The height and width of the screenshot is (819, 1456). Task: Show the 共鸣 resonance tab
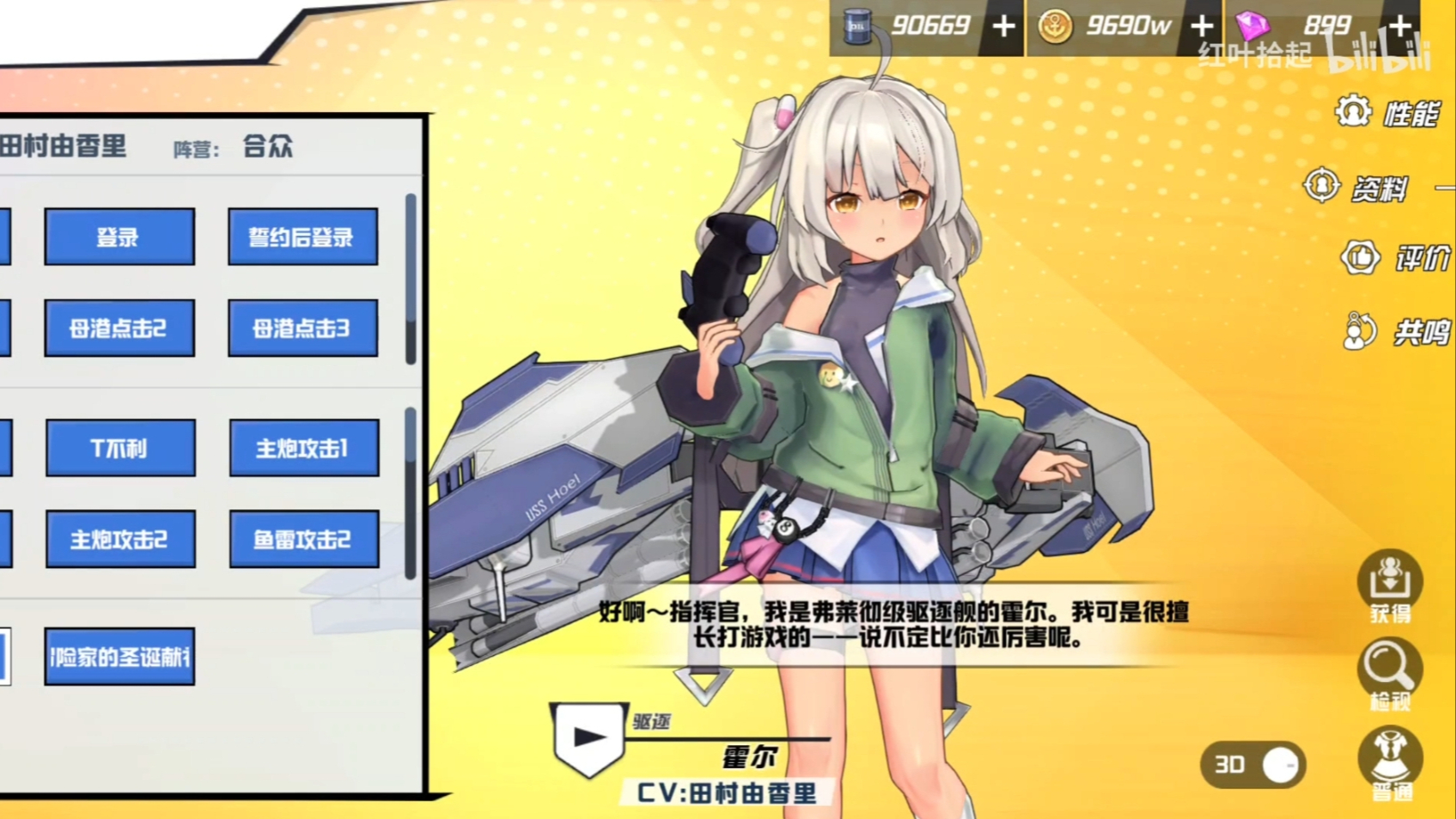click(1395, 332)
